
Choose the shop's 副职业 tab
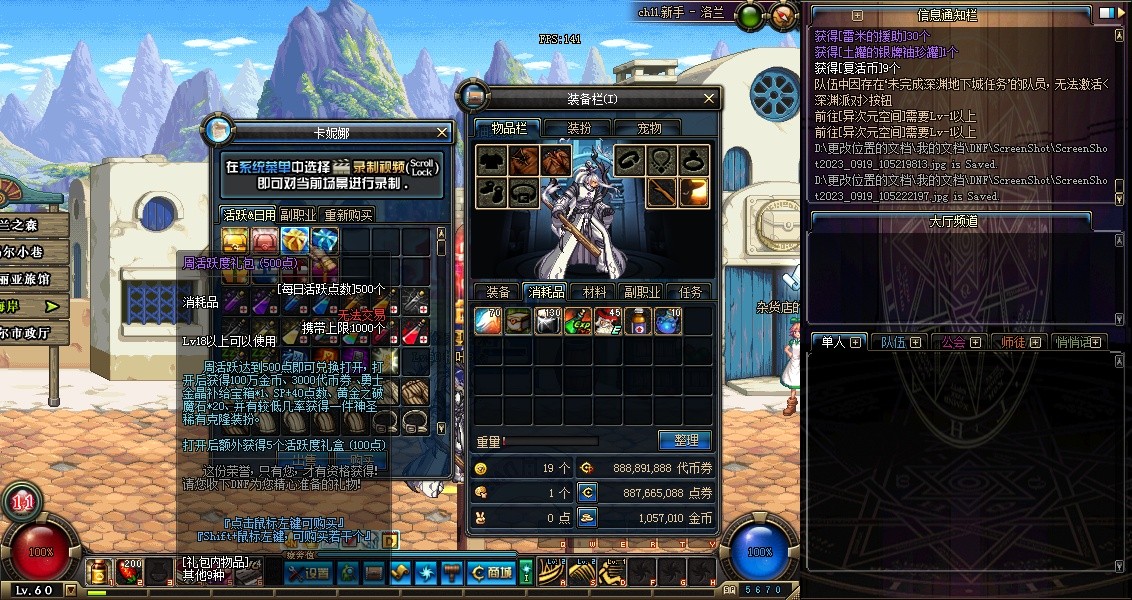click(297, 215)
